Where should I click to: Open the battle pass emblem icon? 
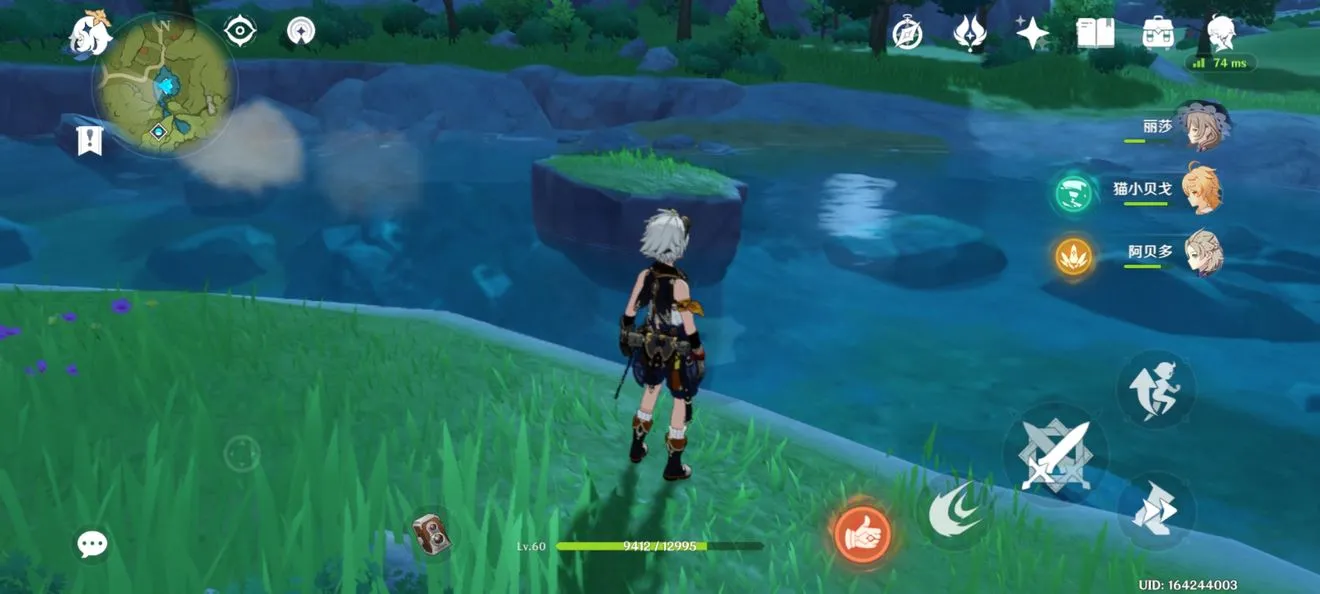pos(969,34)
